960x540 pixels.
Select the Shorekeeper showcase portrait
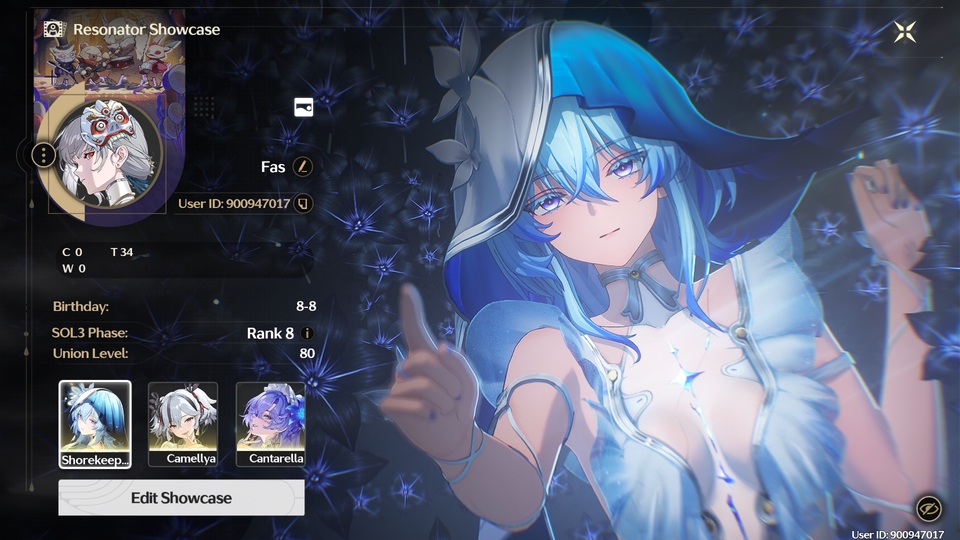[x=95, y=424]
